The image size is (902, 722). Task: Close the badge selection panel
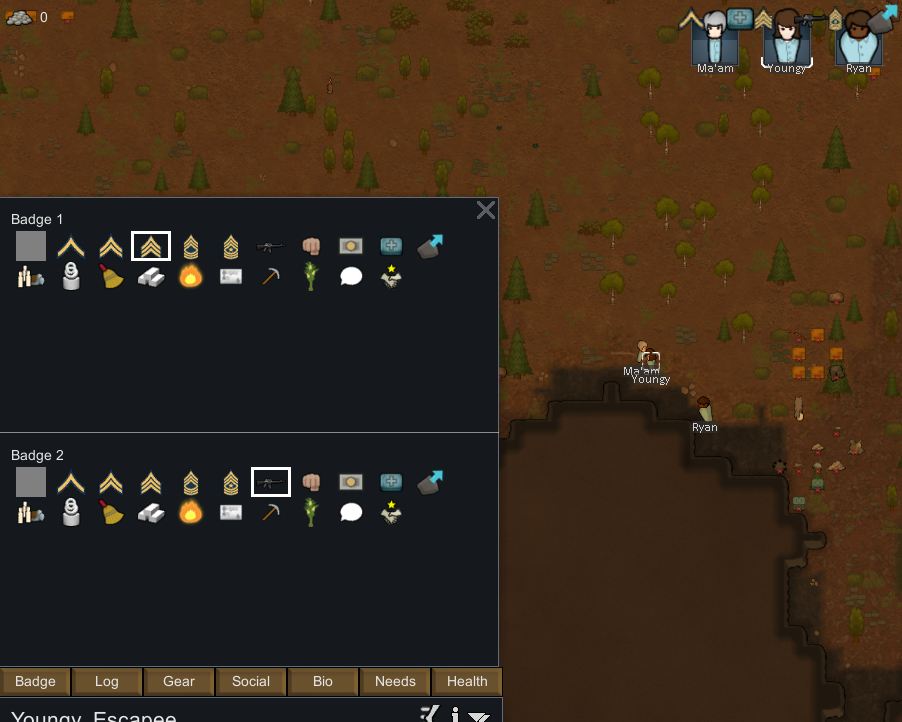pyautogui.click(x=486, y=210)
